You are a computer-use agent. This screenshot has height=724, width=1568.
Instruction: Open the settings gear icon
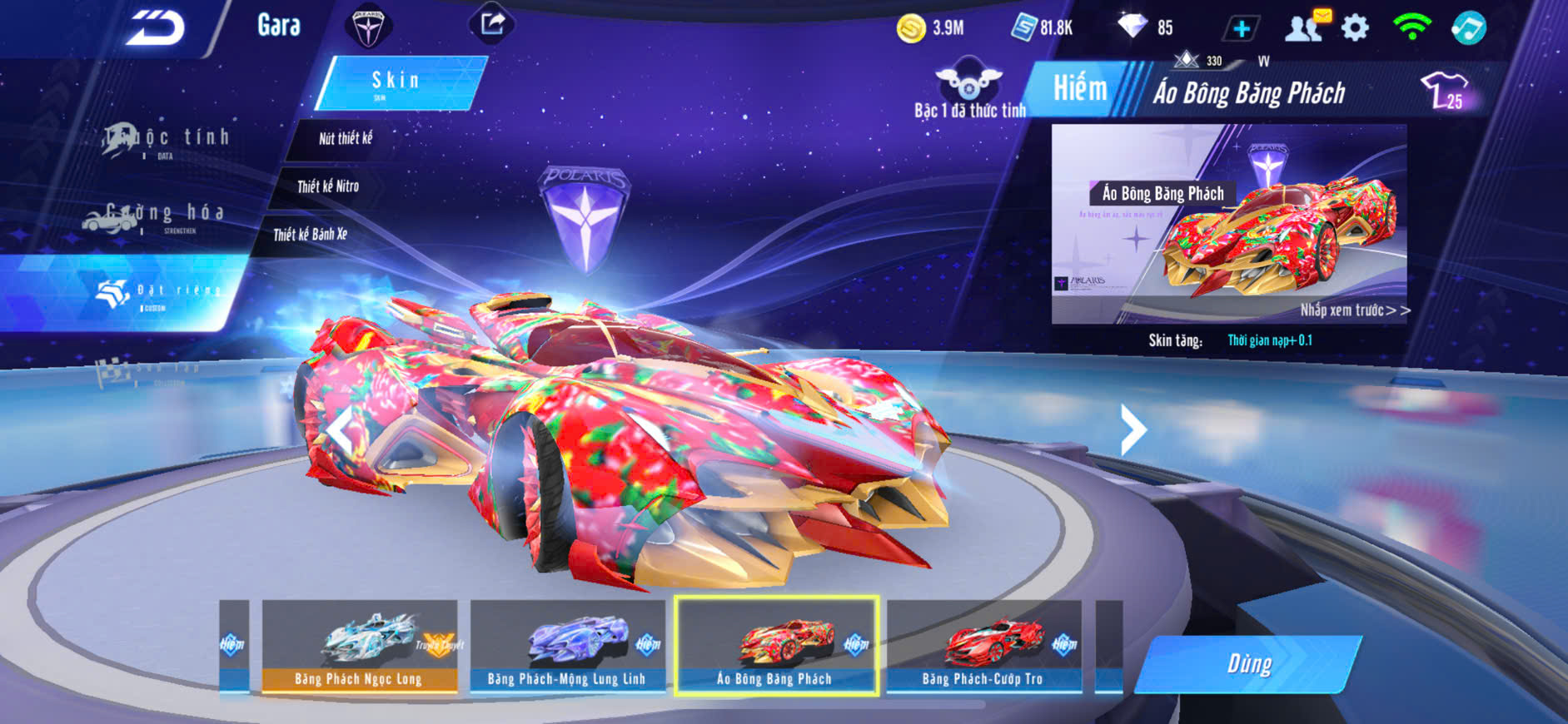[x=1355, y=28]
